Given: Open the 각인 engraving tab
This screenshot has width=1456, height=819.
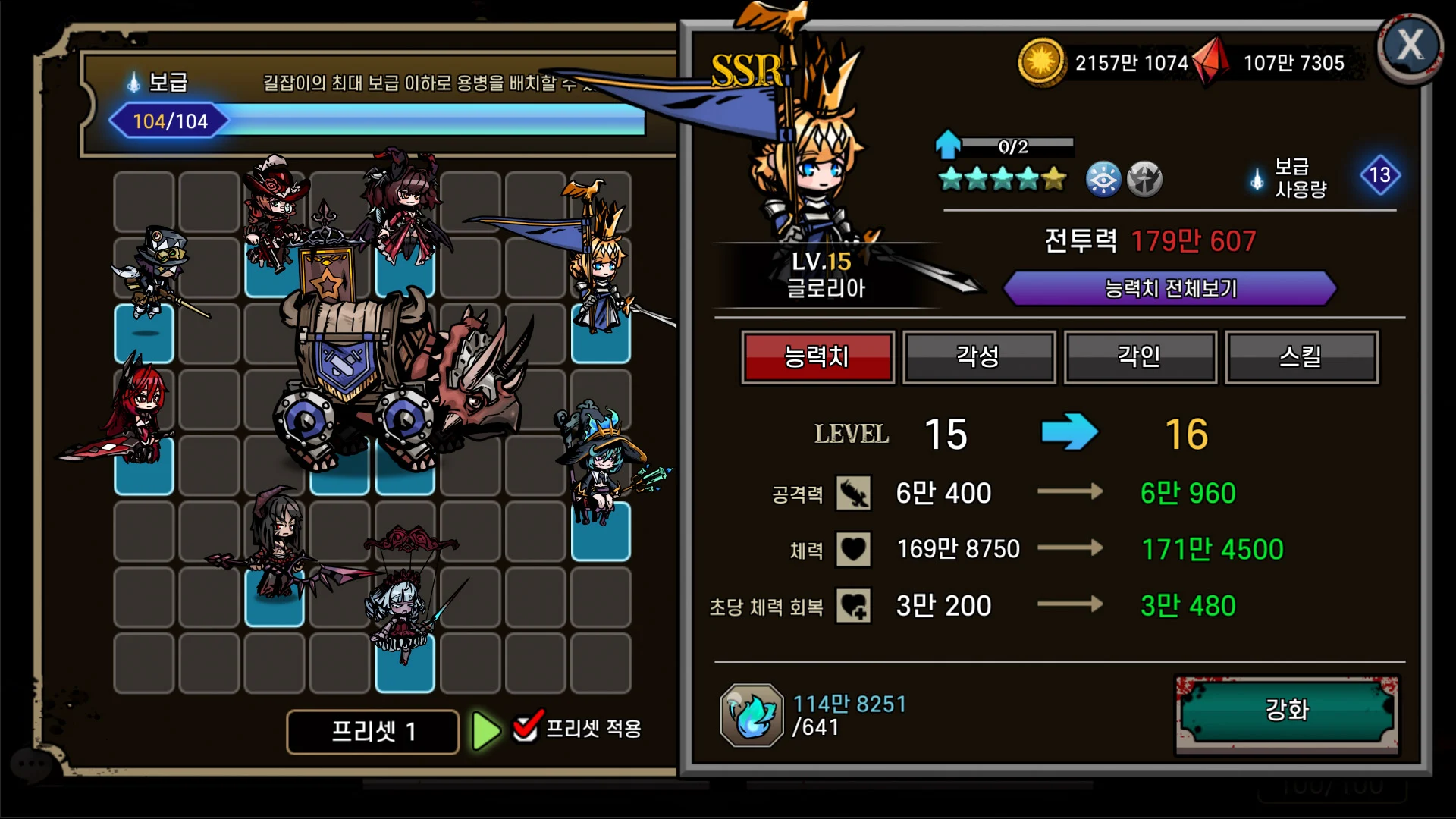Looking at the screenshot, I should point(1140,356).
